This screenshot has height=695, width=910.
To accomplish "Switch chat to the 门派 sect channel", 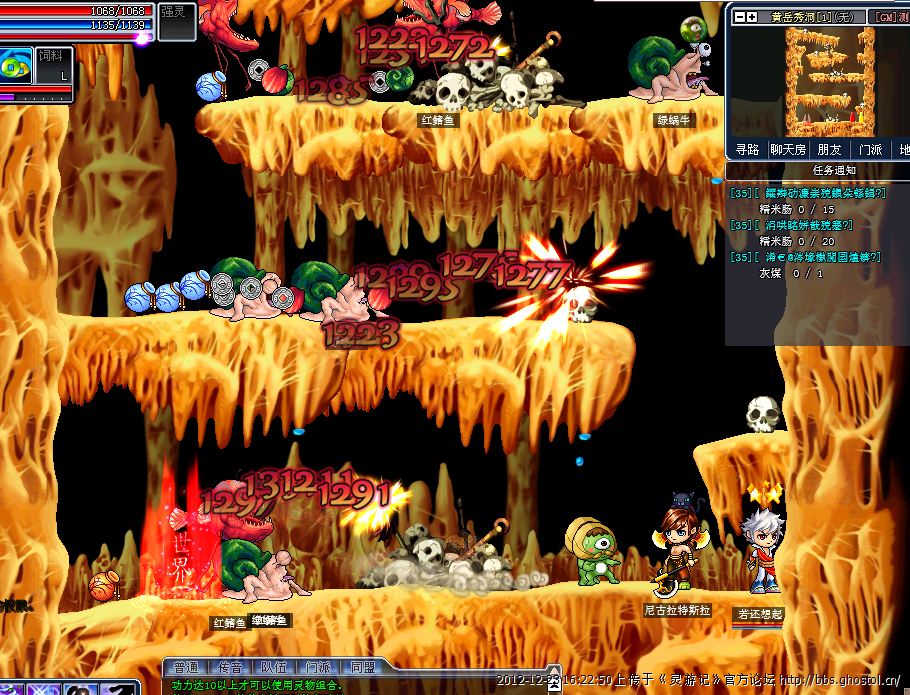I will pos(318,667).
